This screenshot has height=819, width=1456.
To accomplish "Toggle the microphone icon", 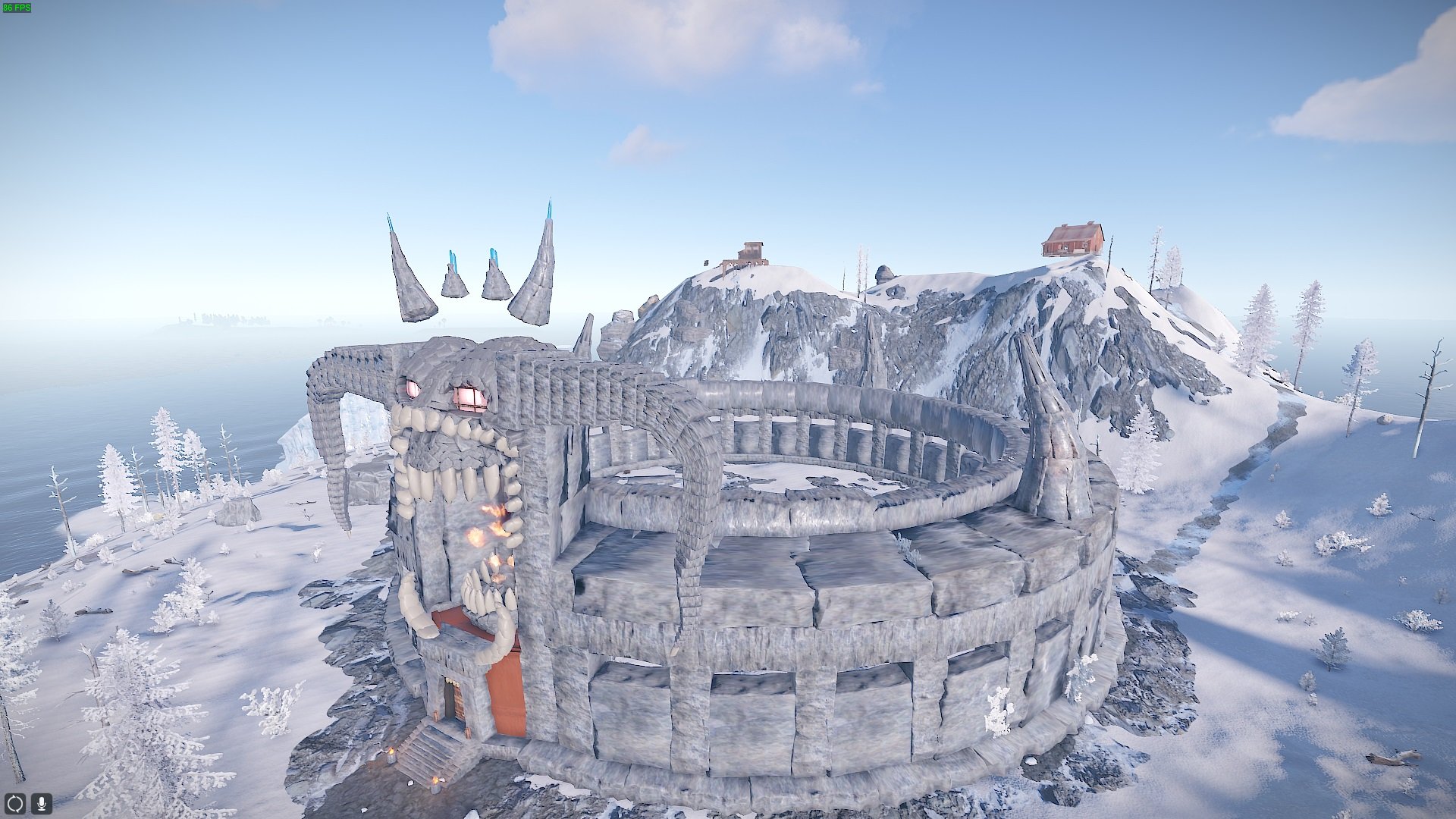I will tap(42, 803).
